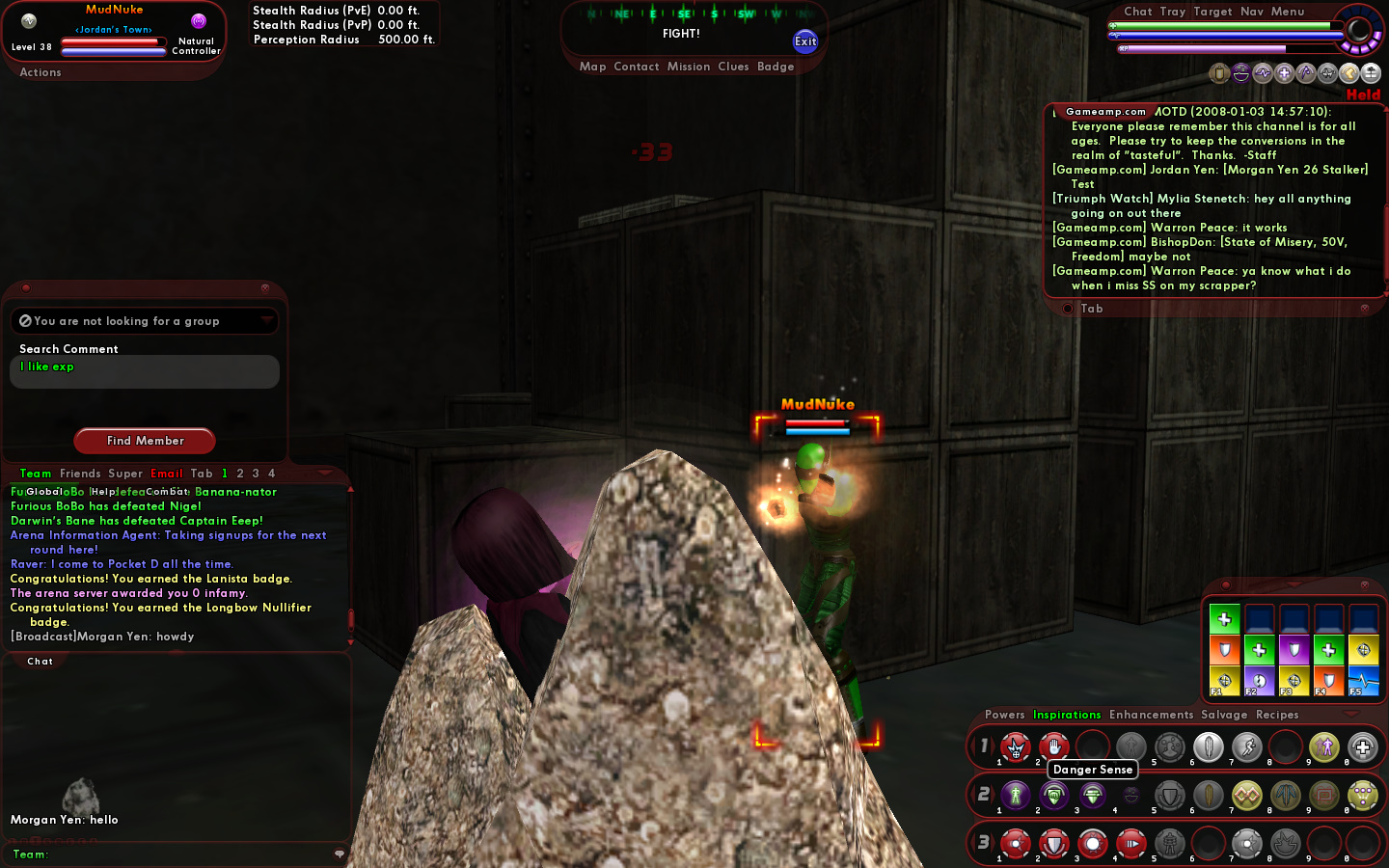
Task: Open the Badge window
Action: 776,67
